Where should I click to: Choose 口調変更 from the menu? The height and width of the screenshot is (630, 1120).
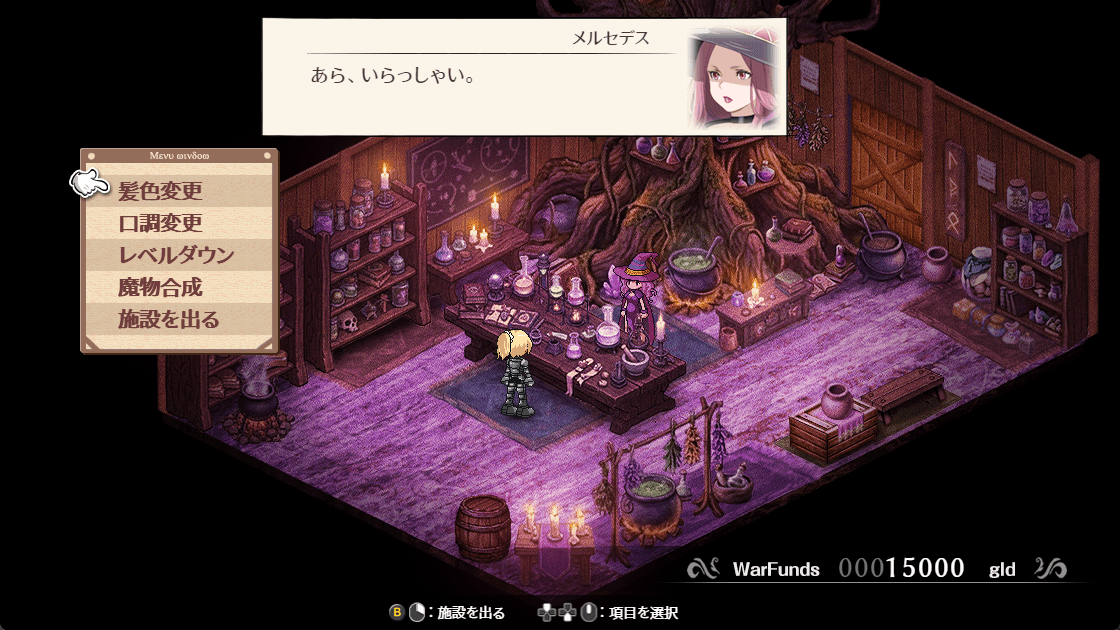(160, 223)
